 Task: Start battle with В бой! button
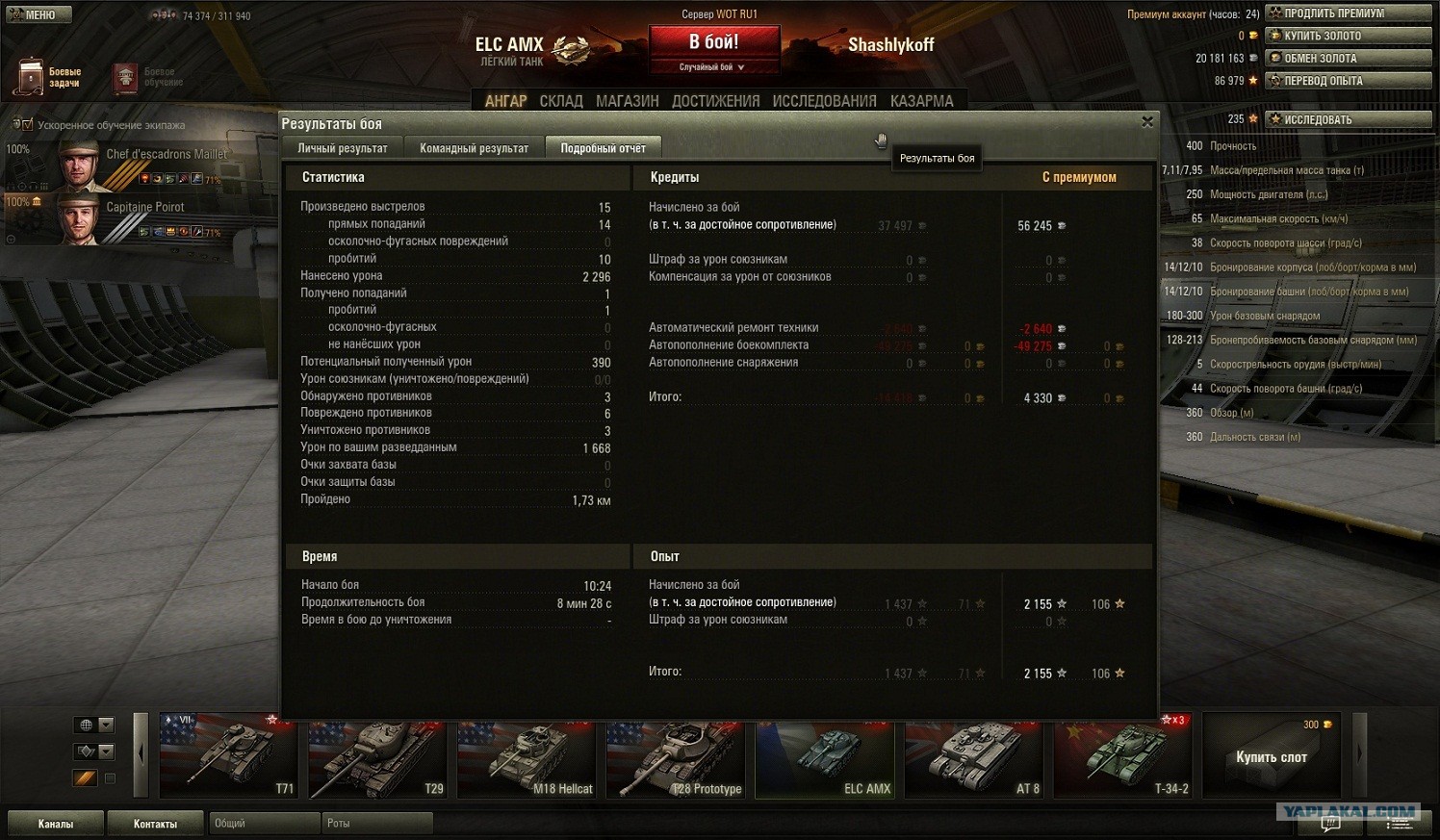tap(713, 42)
